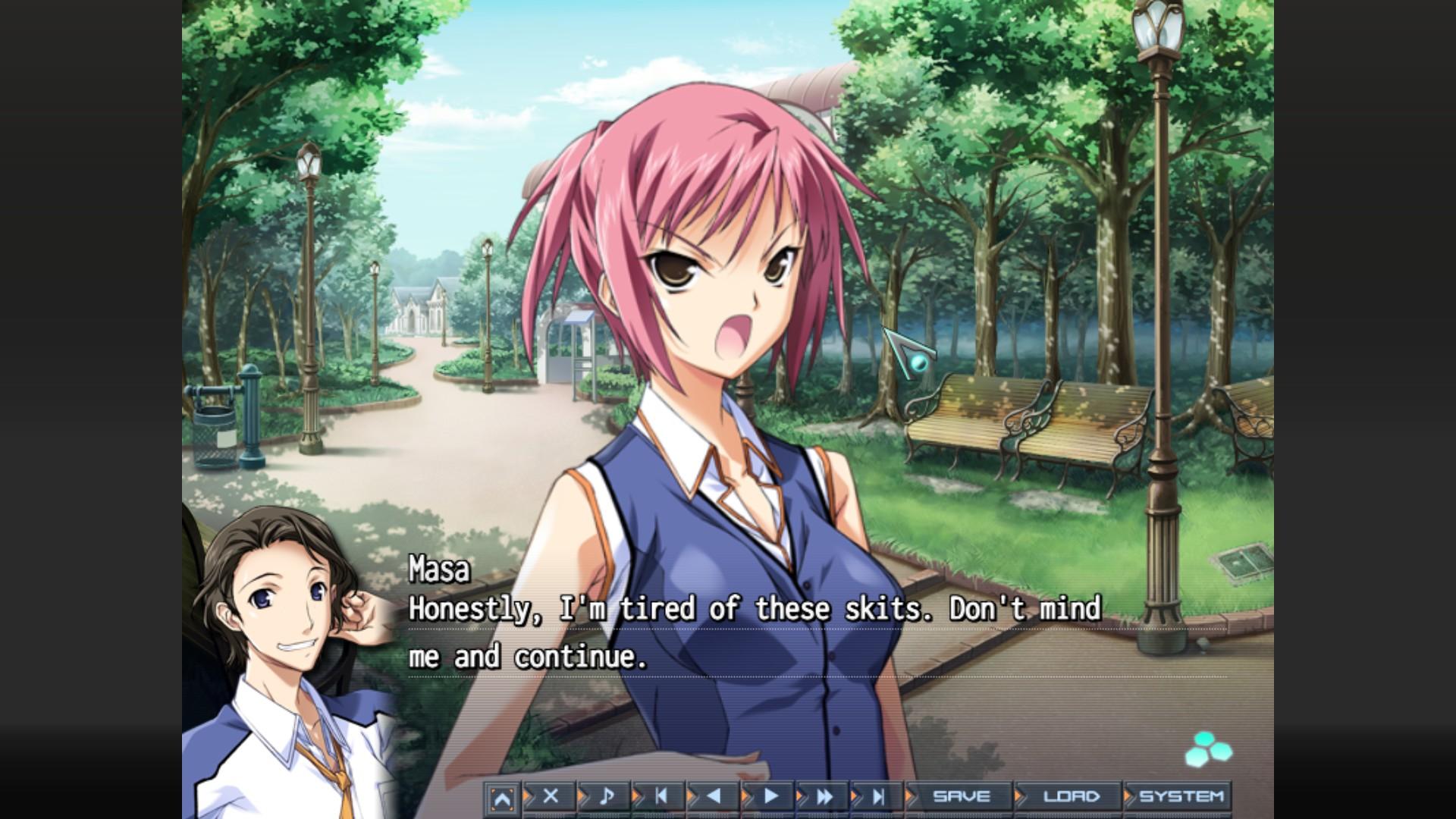The height and width of the screenshot is (819, 1456).
Task: Jump to previous scene with skip-back button
Action: point(661,796)
